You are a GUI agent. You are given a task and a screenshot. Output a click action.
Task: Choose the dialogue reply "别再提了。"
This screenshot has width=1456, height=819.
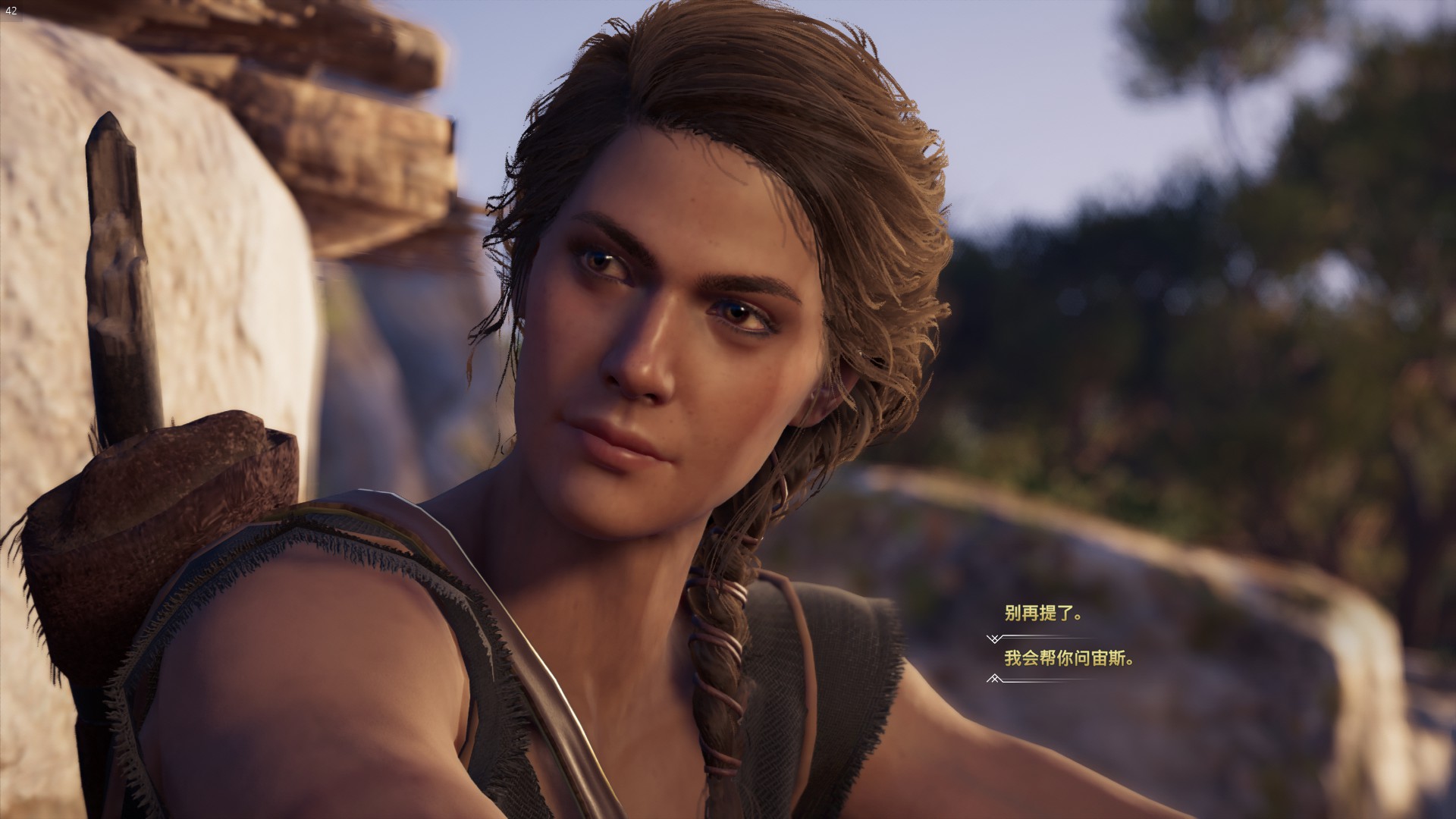click(x=1043, y=614)
